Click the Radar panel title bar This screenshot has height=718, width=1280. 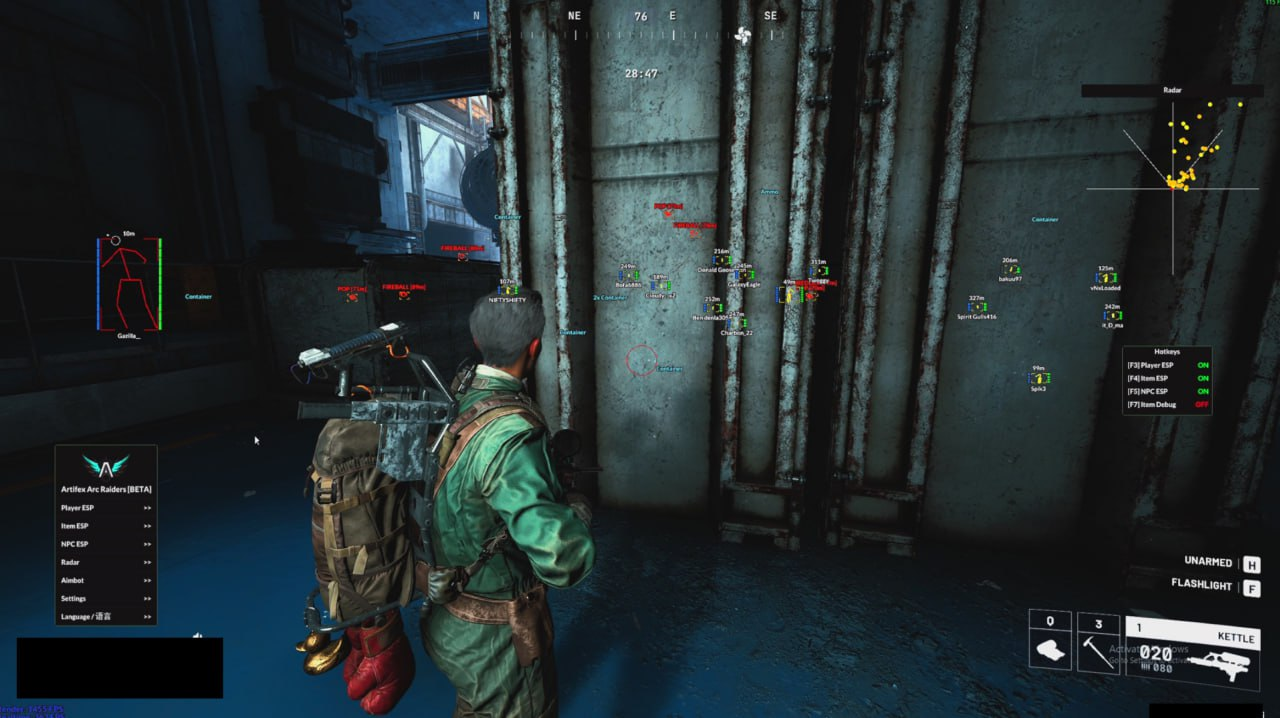[x=1172, y=90]
